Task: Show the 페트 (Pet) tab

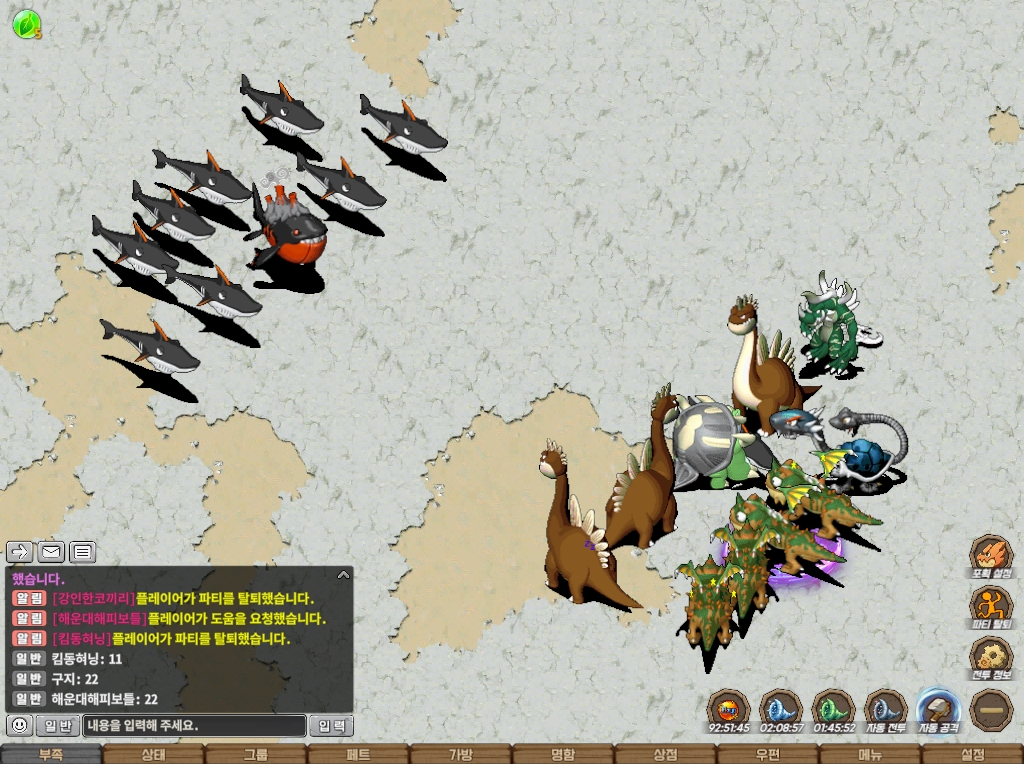Action: click(x=358, y=755)
